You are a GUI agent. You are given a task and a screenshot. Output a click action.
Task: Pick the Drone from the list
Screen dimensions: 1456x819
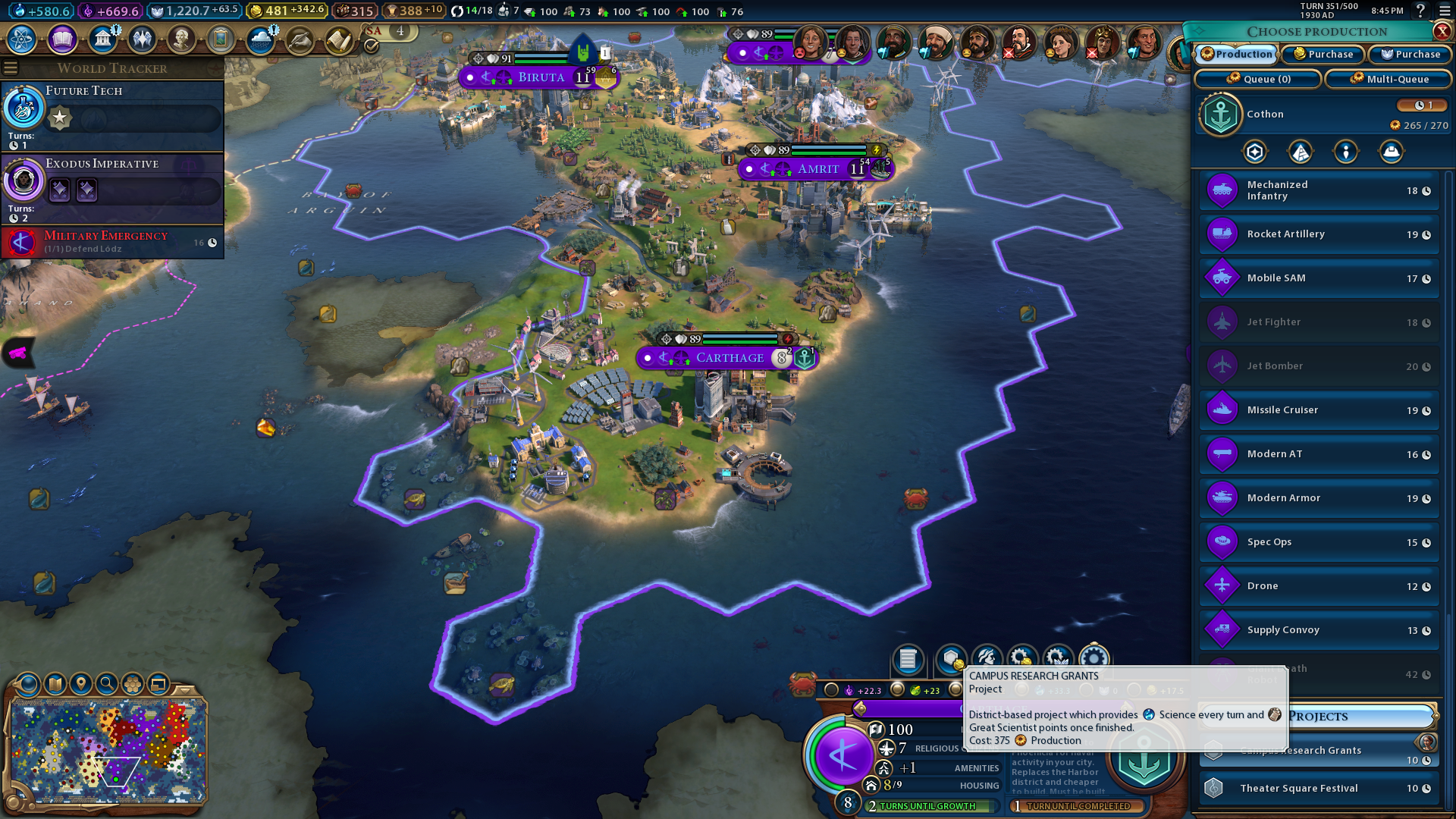[x=1319, y=586]
